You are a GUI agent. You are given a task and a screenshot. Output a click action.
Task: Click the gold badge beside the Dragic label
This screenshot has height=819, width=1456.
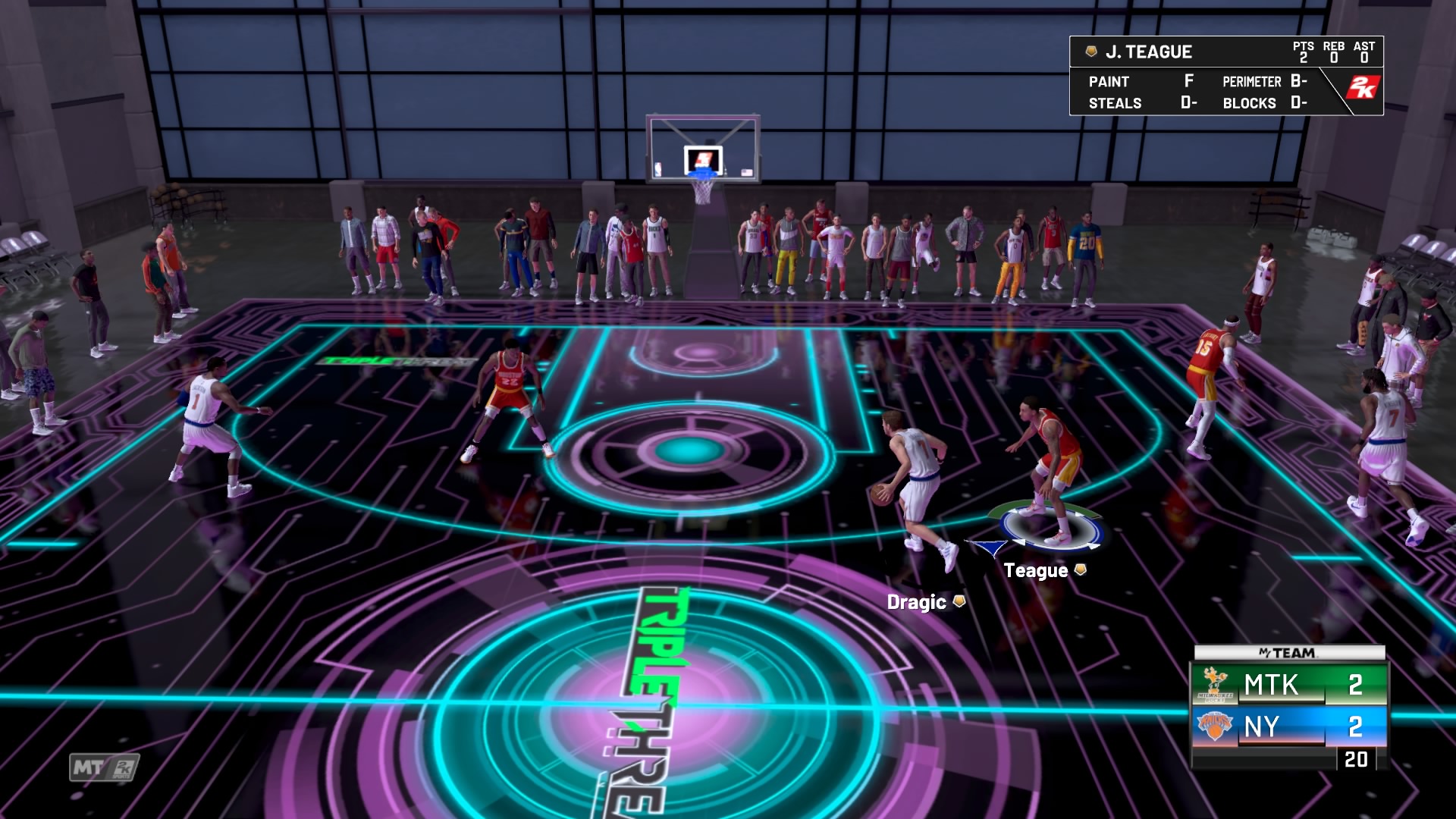958,601
